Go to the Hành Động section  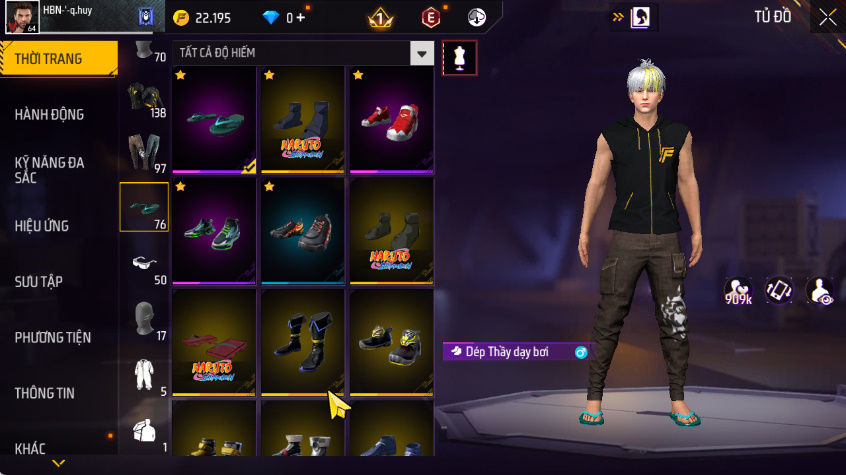tap(50, 115)
